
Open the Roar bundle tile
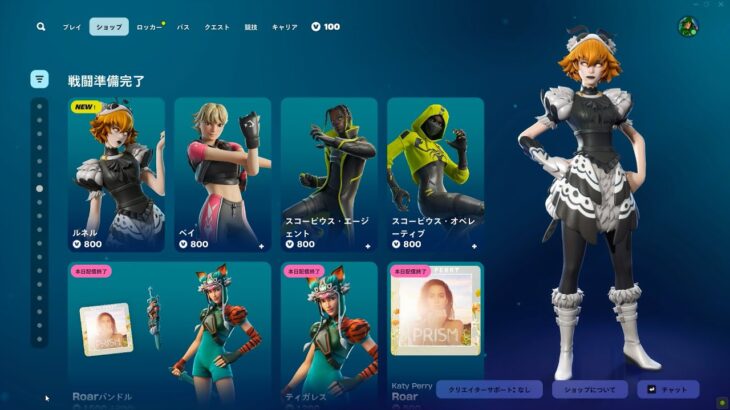(x=169, y=332)
